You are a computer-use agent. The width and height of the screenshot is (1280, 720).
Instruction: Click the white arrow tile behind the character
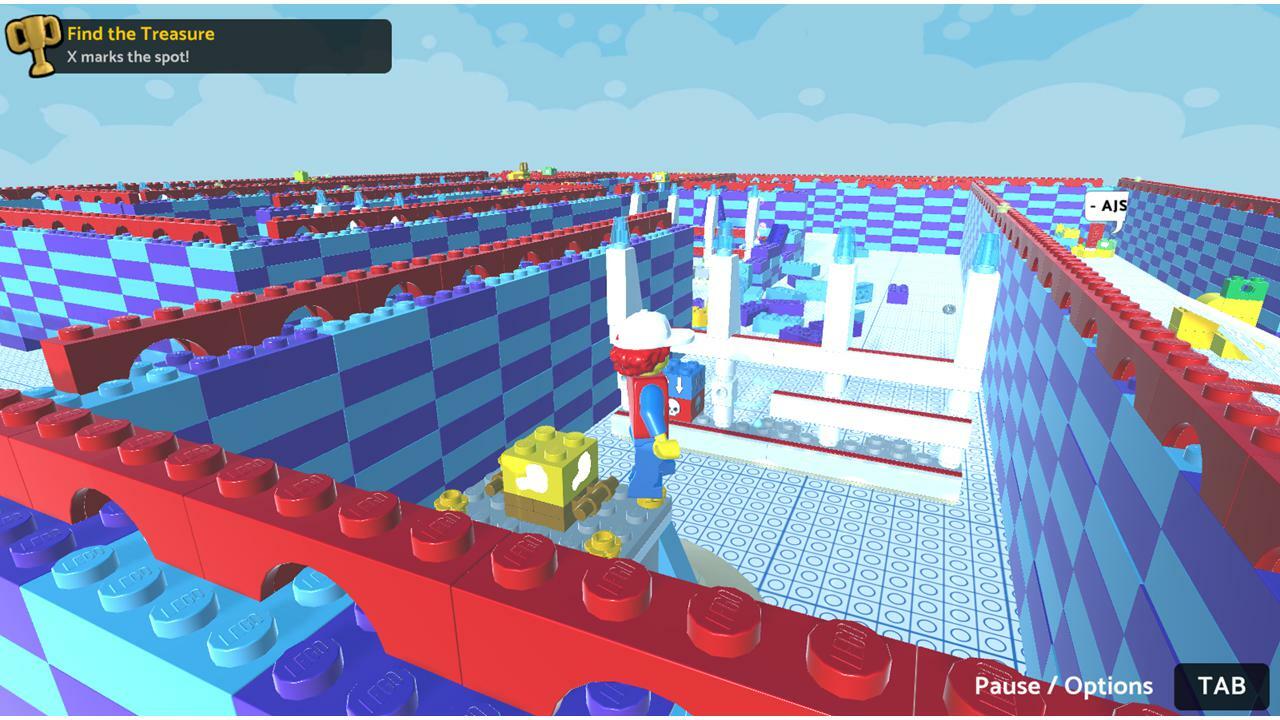678,385
